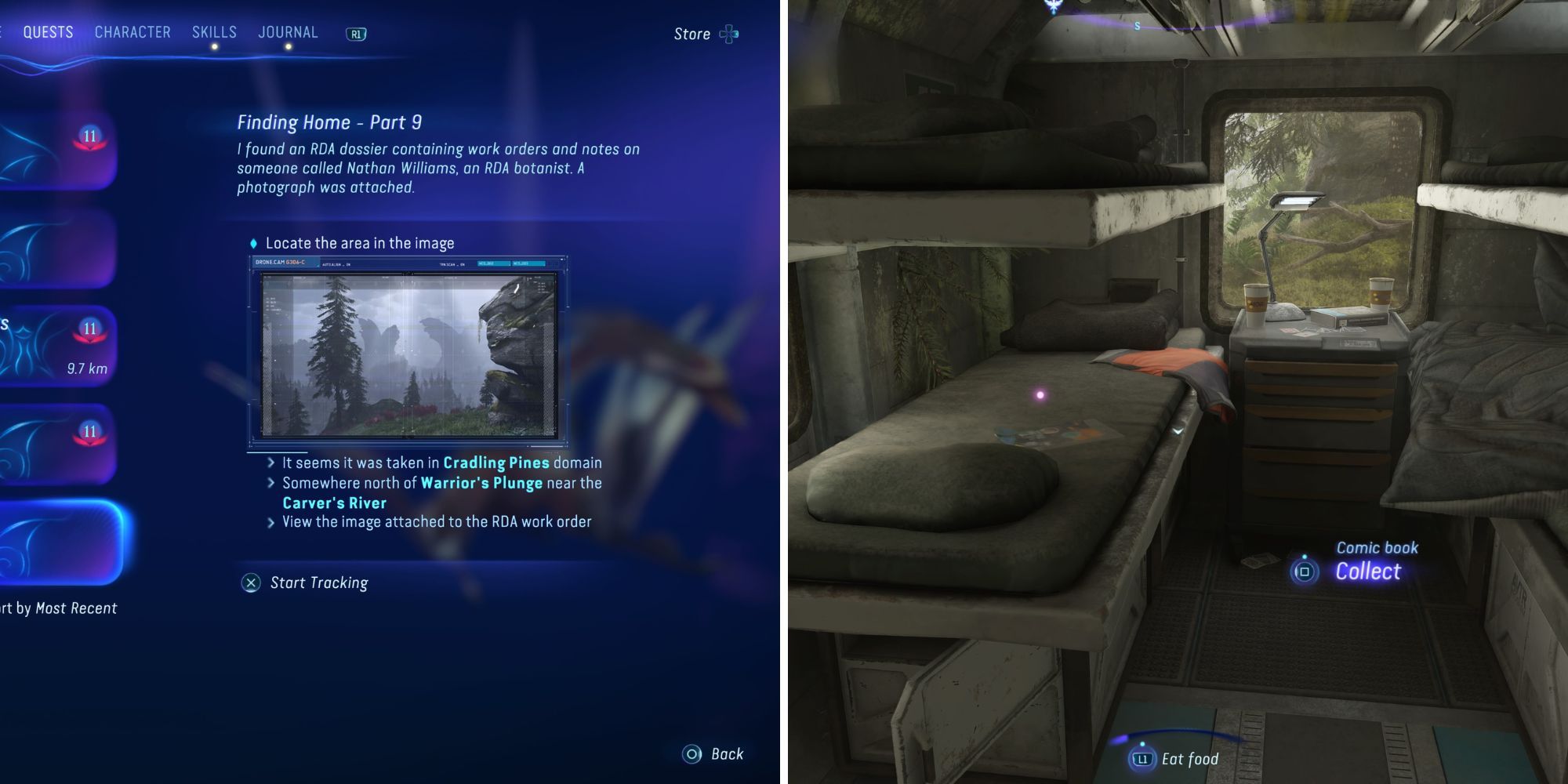Open the Store
This screenshot has width=1568, height=784.
pyautogui.click(x=706, y=34)
